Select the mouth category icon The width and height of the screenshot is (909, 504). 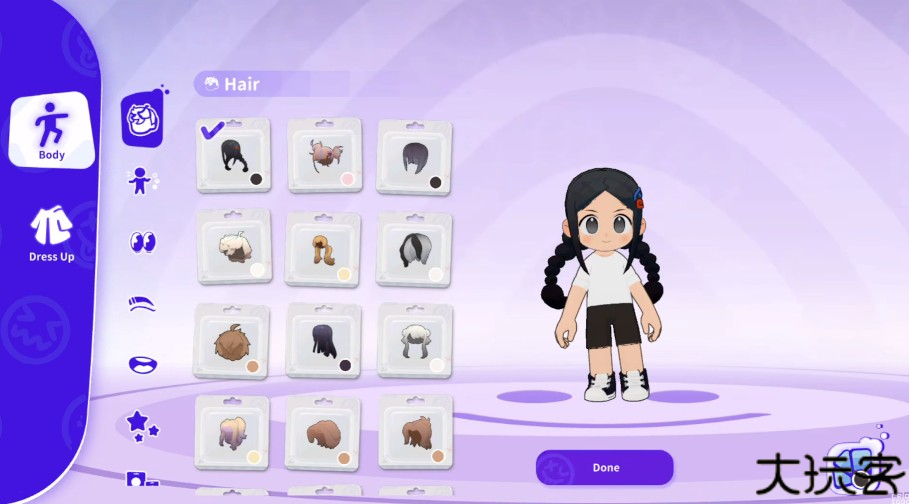point(142,364)
